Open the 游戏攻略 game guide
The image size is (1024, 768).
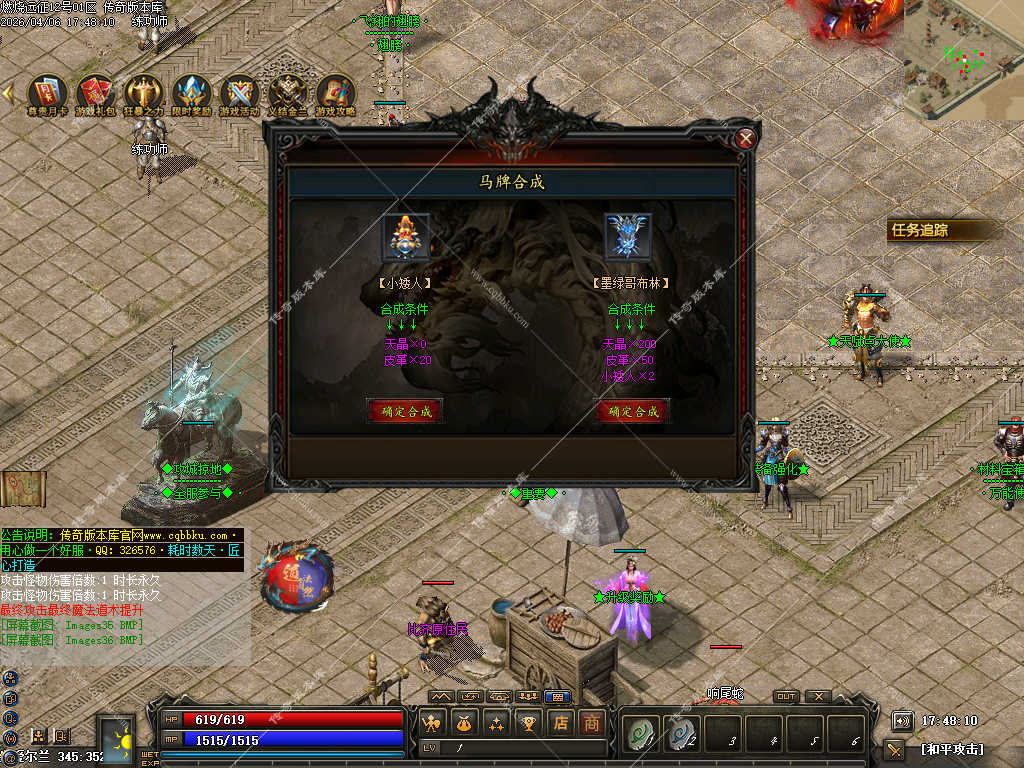click(x=336, y=93)
